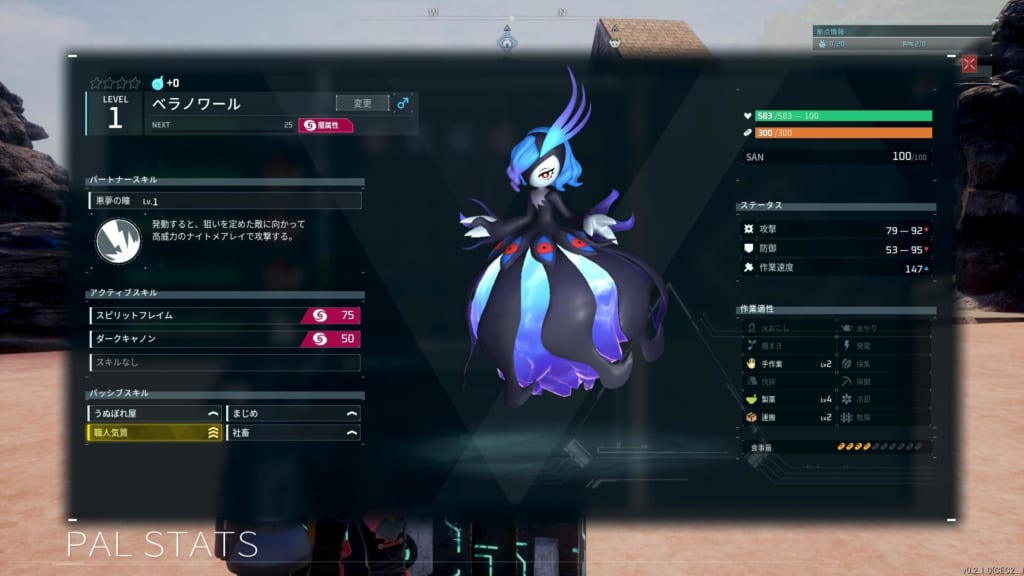Click the highlighted 職人気質 passive skill
Image resolution: width=1024 pixels, height=576 pixels.
[x=153, y=433]
